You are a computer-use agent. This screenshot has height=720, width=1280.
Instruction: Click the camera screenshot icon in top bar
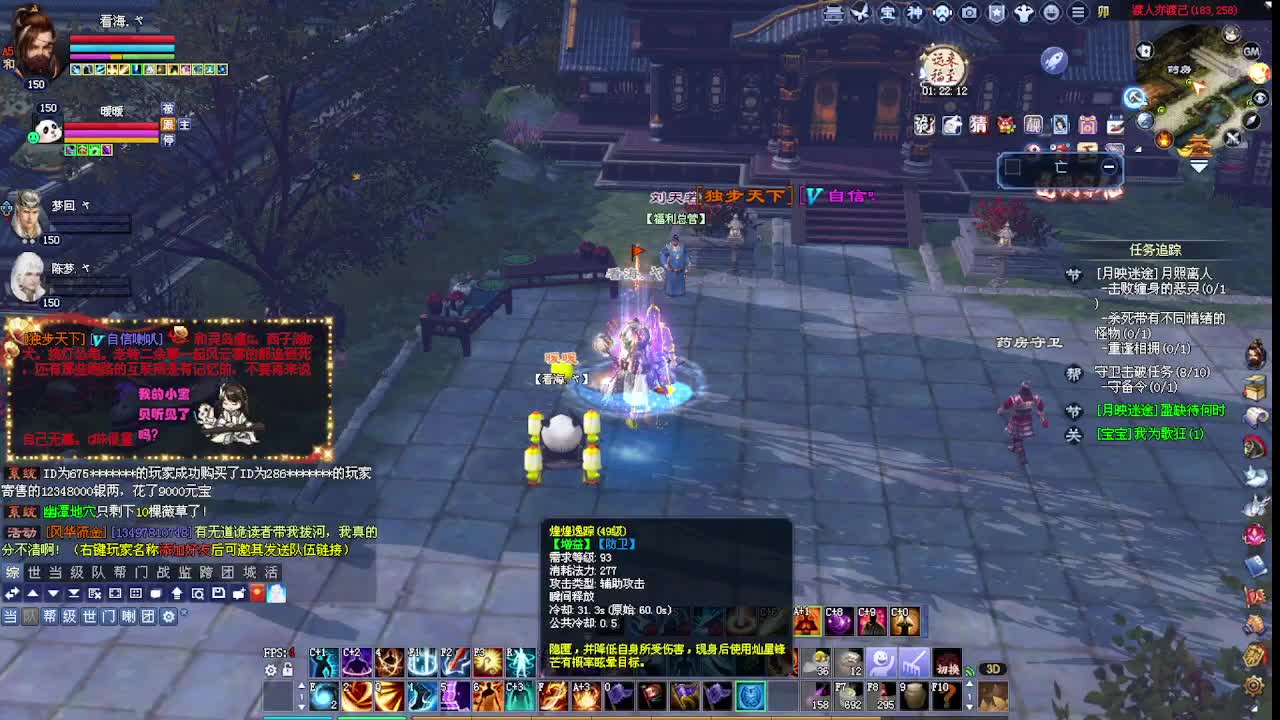pos(966,14)
